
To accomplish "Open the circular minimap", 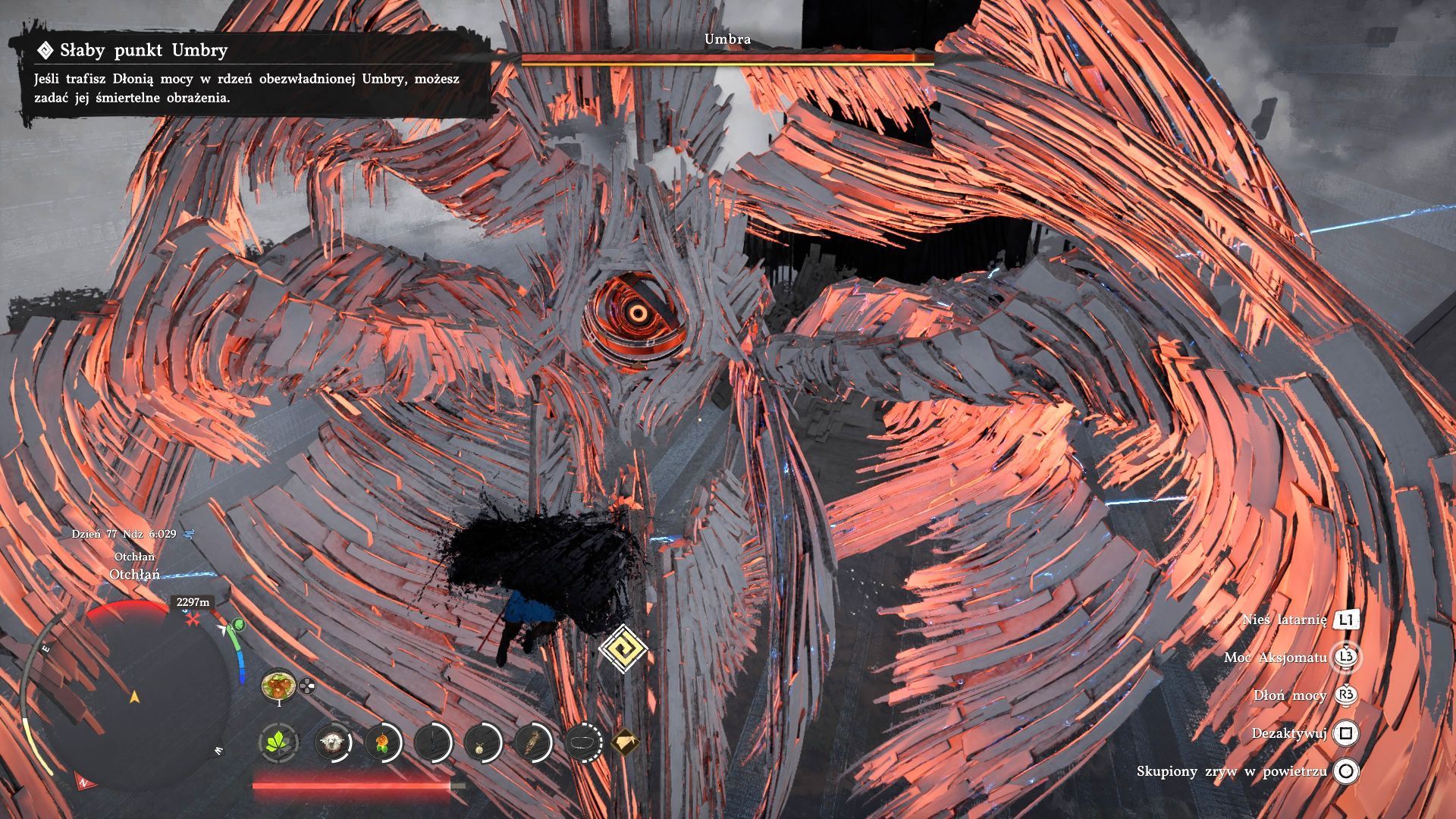I will [133, 694].
